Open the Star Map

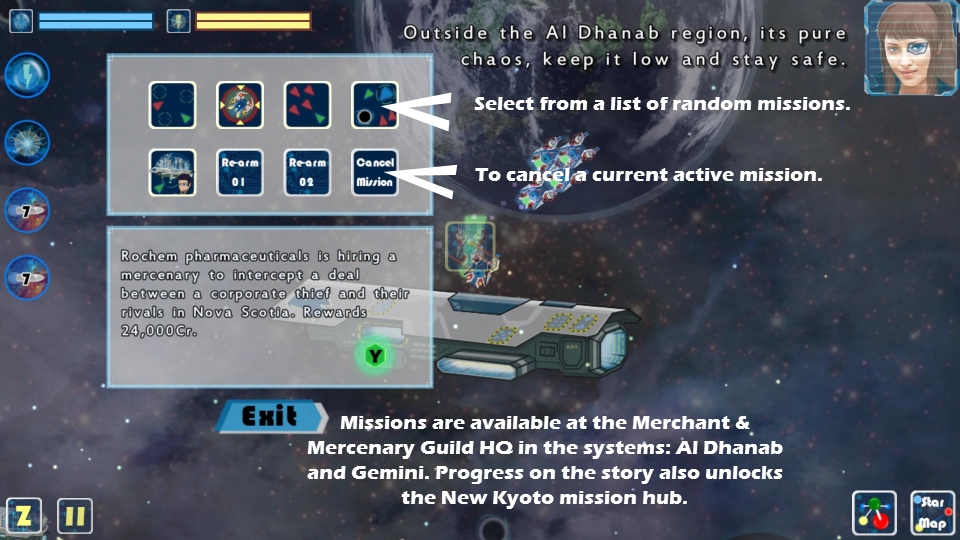coord(933,514)
